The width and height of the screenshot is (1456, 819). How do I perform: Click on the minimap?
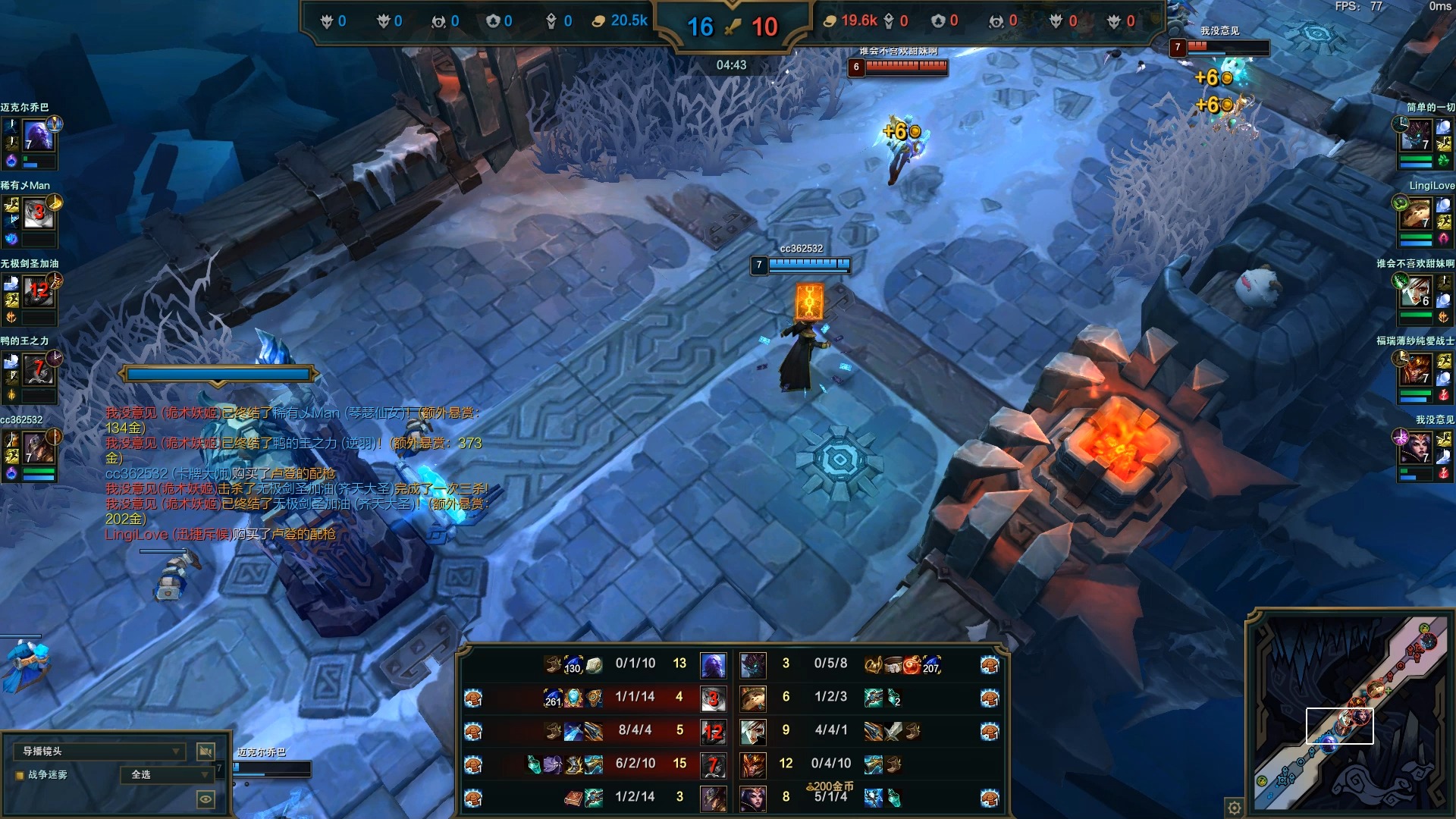(x=1350, y=713)
